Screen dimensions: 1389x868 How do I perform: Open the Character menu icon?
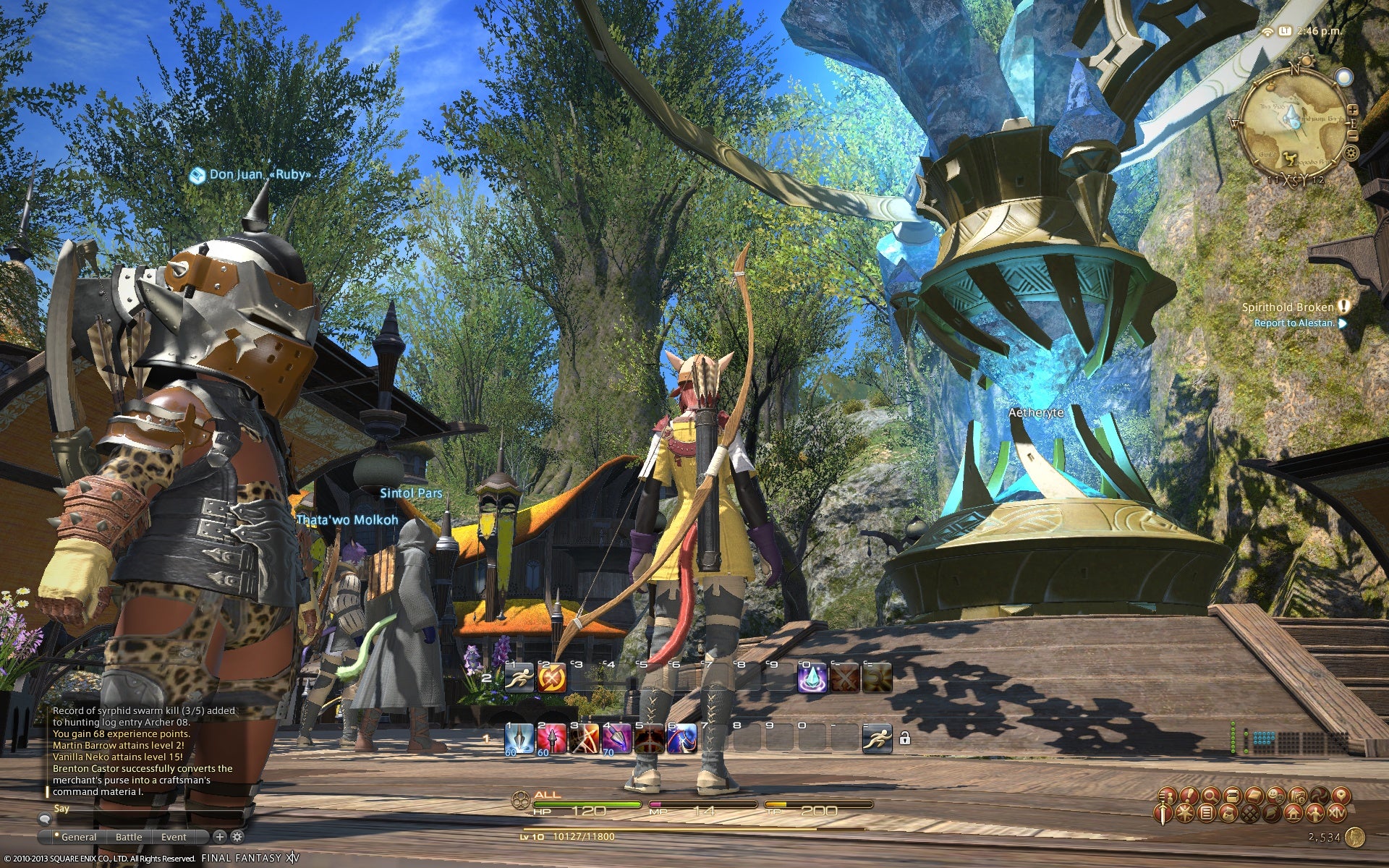click(x=1166, y=796)
